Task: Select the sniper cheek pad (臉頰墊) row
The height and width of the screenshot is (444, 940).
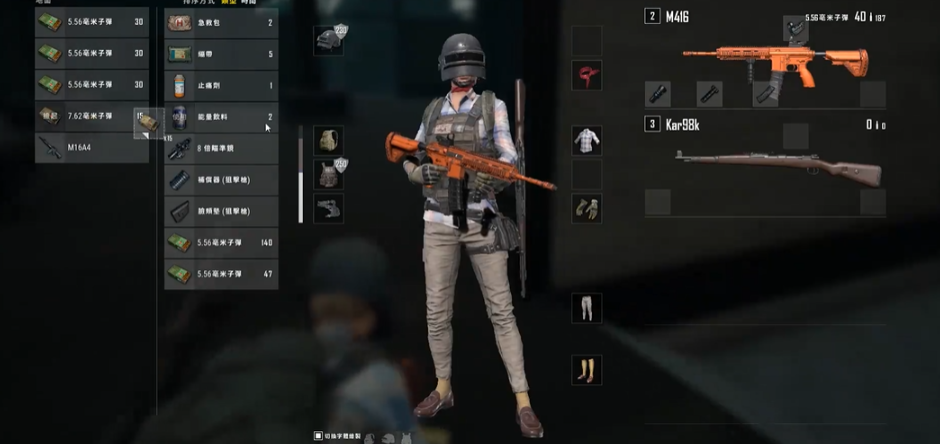Action: point(221,211)
